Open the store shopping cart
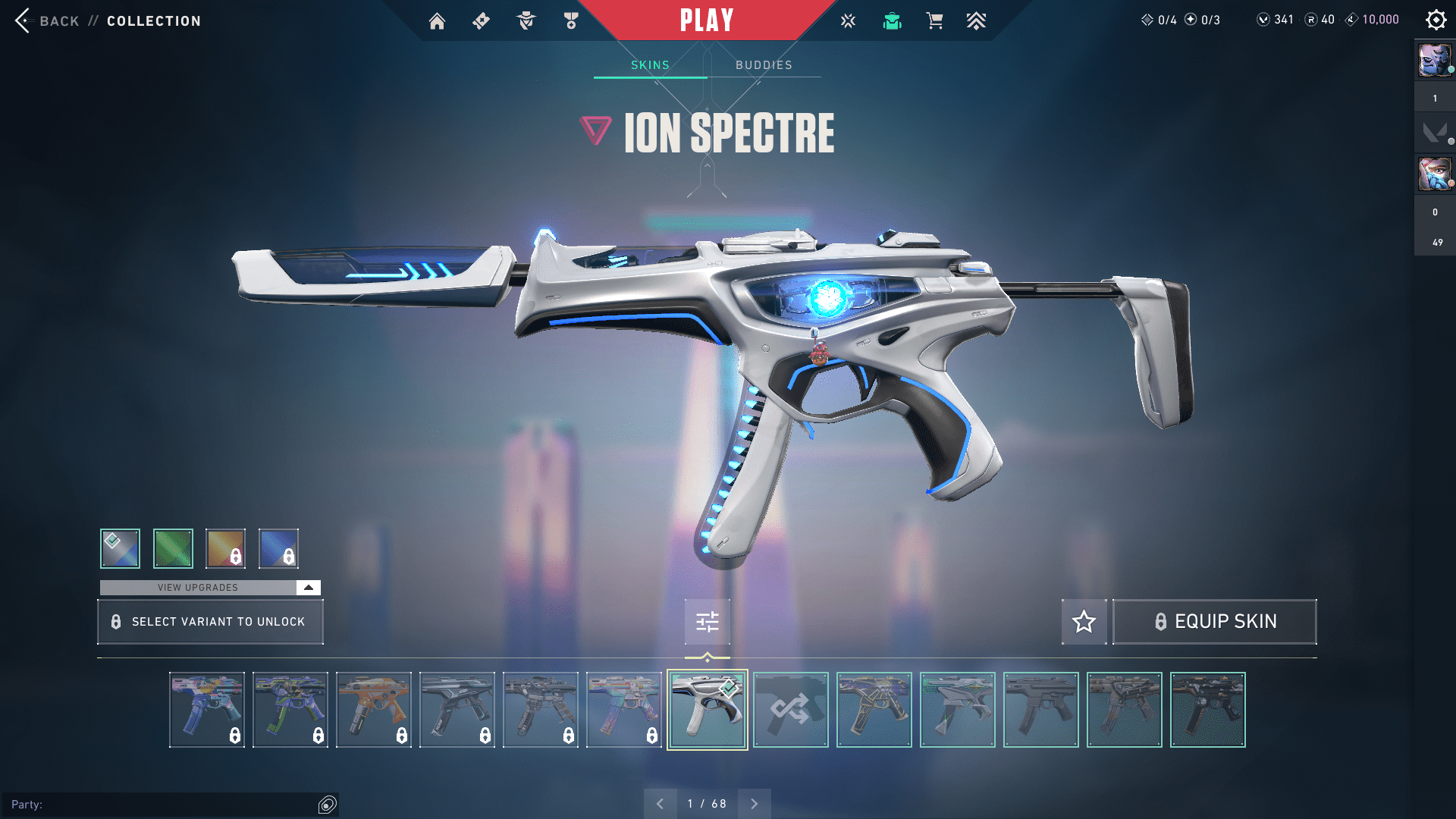1456x819 pixels. click(934, 21)
